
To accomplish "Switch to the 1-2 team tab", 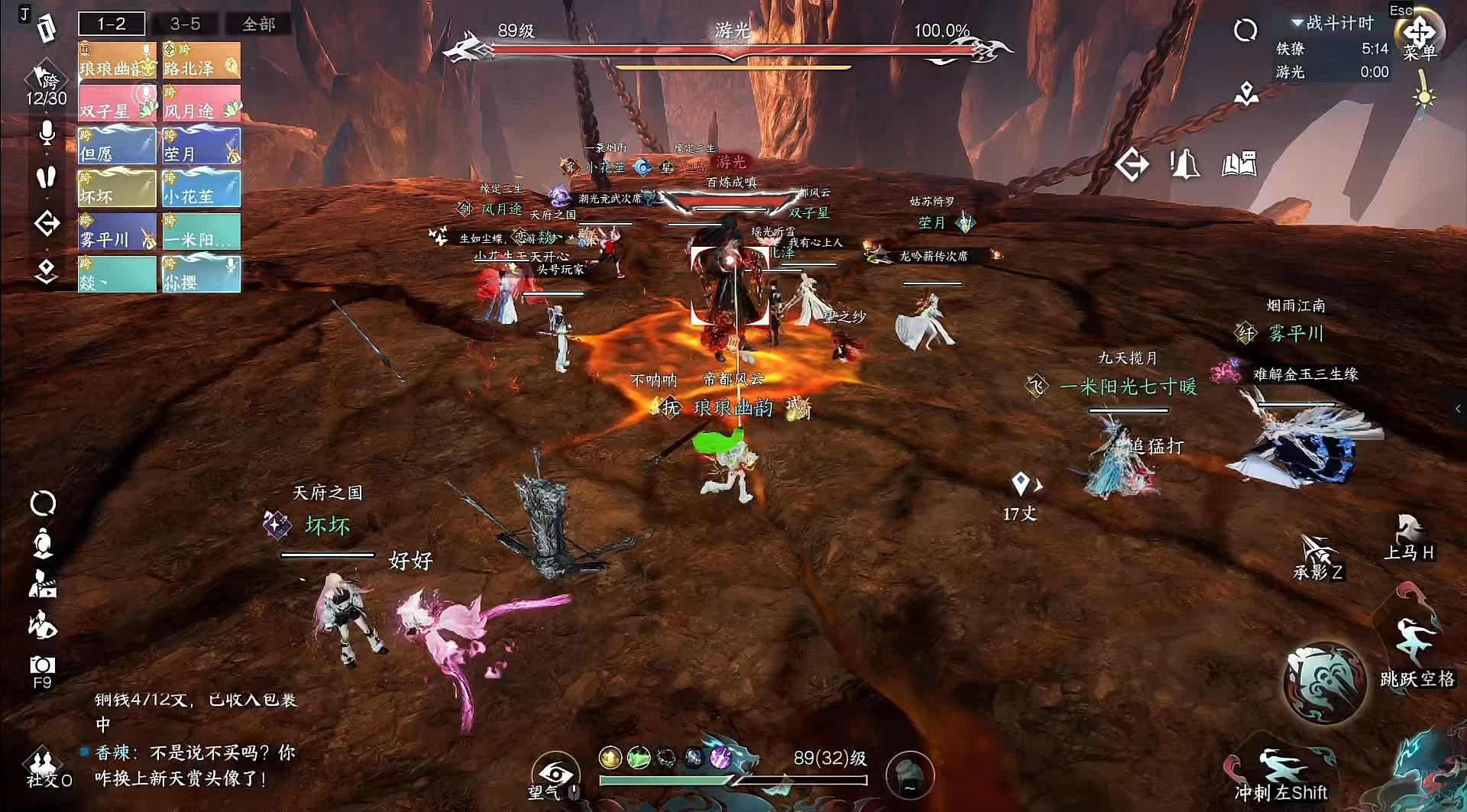I will pos(112,24).
